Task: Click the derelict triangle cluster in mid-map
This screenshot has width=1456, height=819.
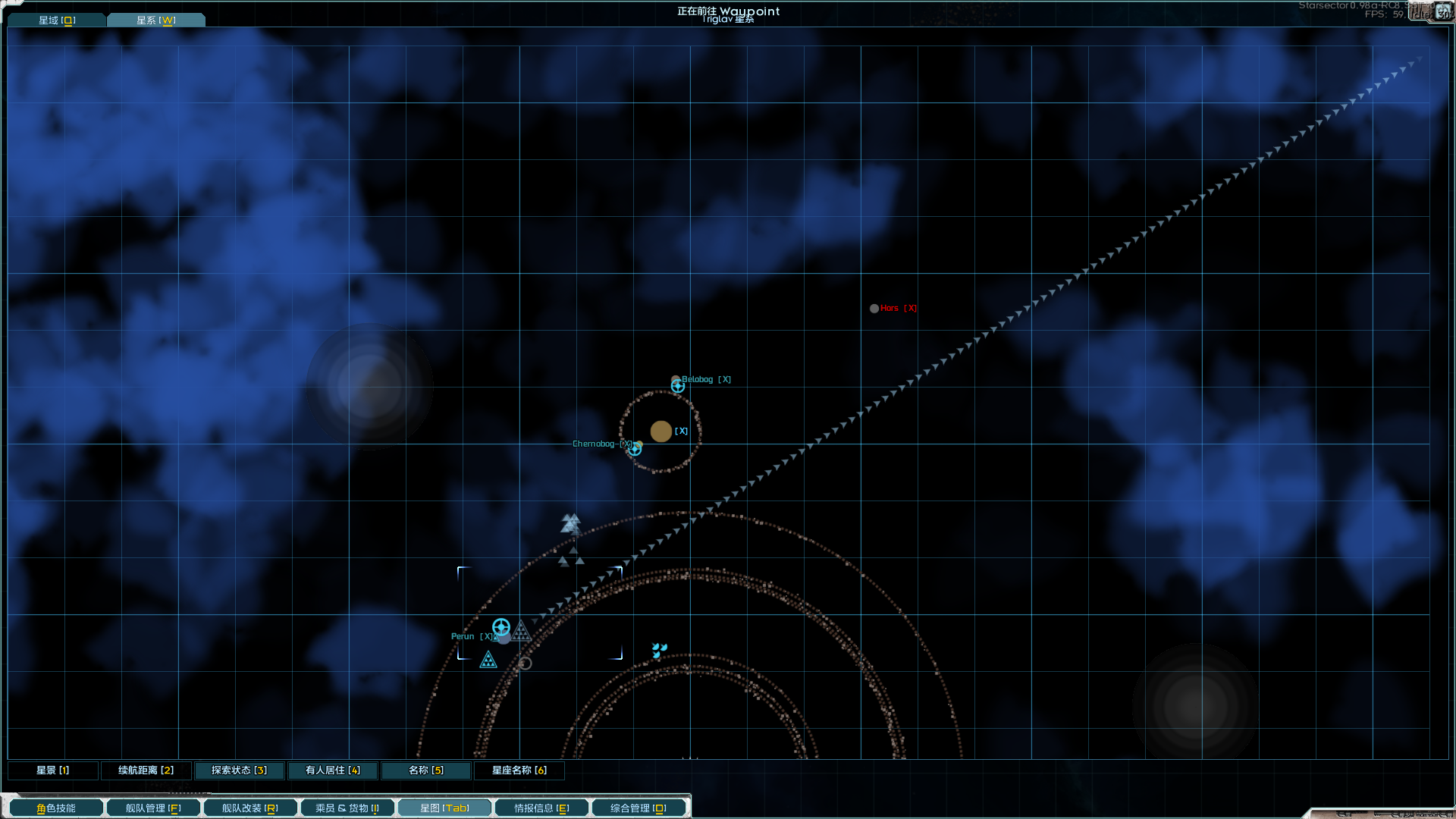Action: click(x=571, y=522)
